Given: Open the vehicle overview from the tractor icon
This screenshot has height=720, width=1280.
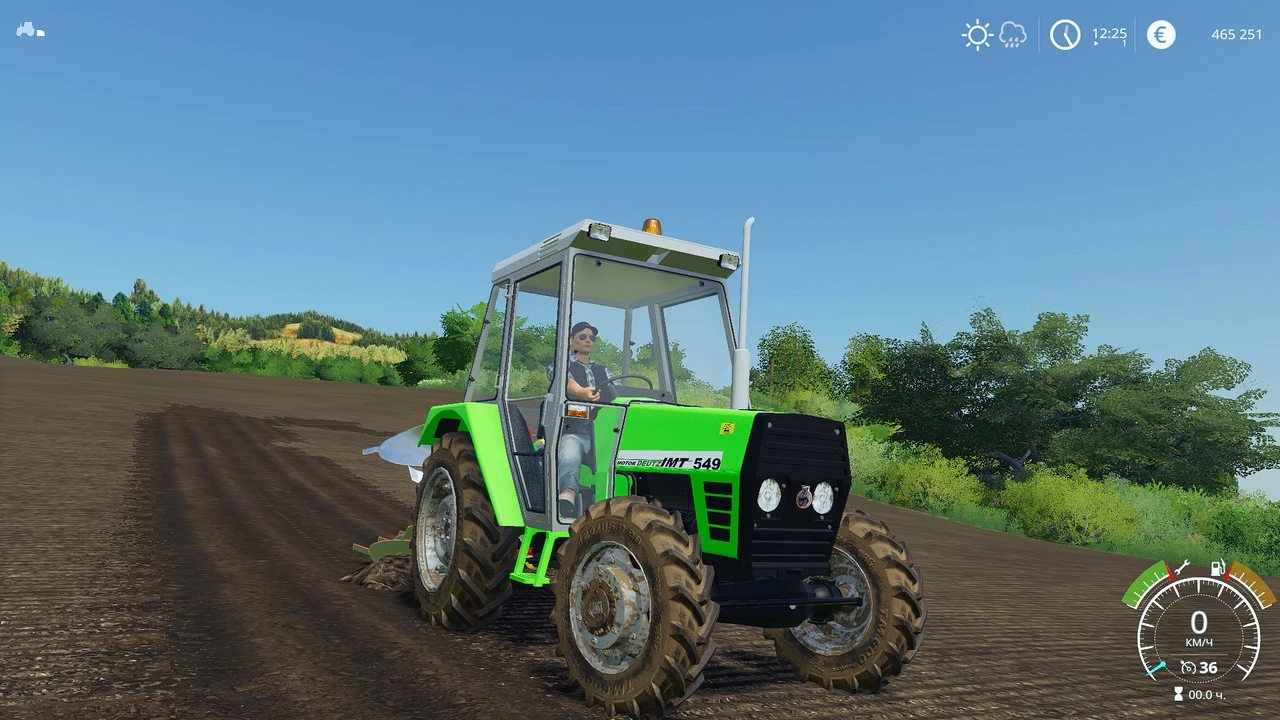Looking at the screenshot, I should [x=28, y=31].
